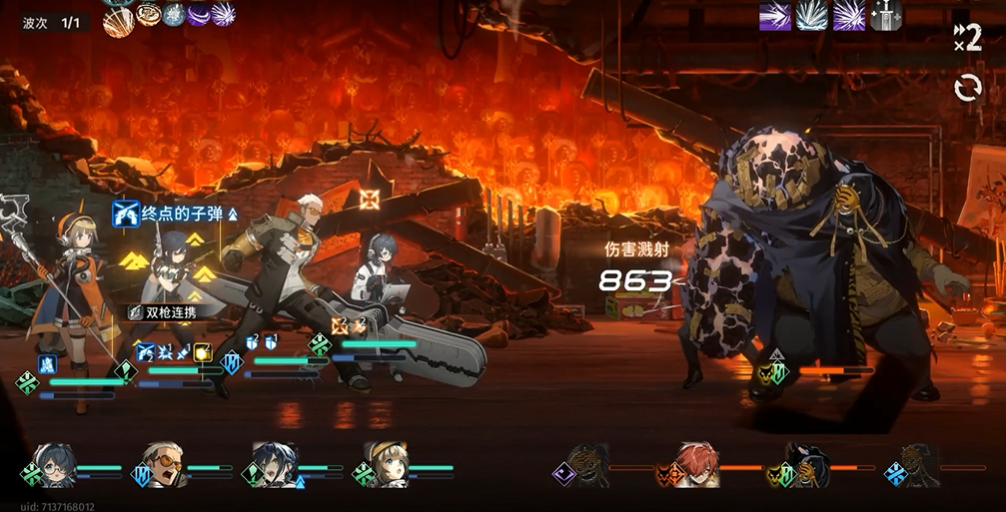The height and width of the screenshot is (512, 1006).
Task: Toggle the auto-battle circular arrows button
Action: tap(967, 88)
